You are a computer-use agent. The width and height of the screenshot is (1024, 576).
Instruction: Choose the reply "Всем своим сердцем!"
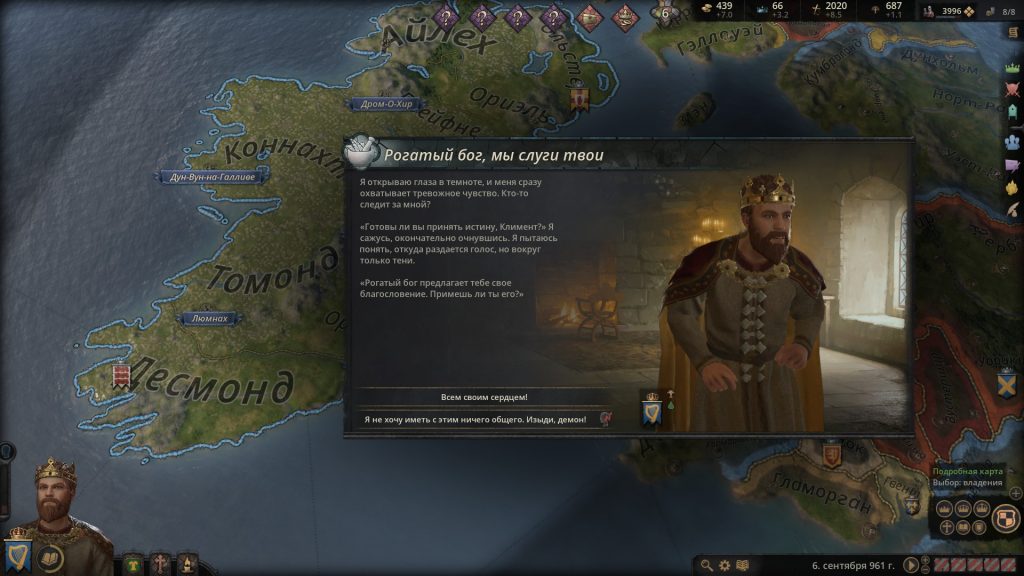(x=484, y=397)
